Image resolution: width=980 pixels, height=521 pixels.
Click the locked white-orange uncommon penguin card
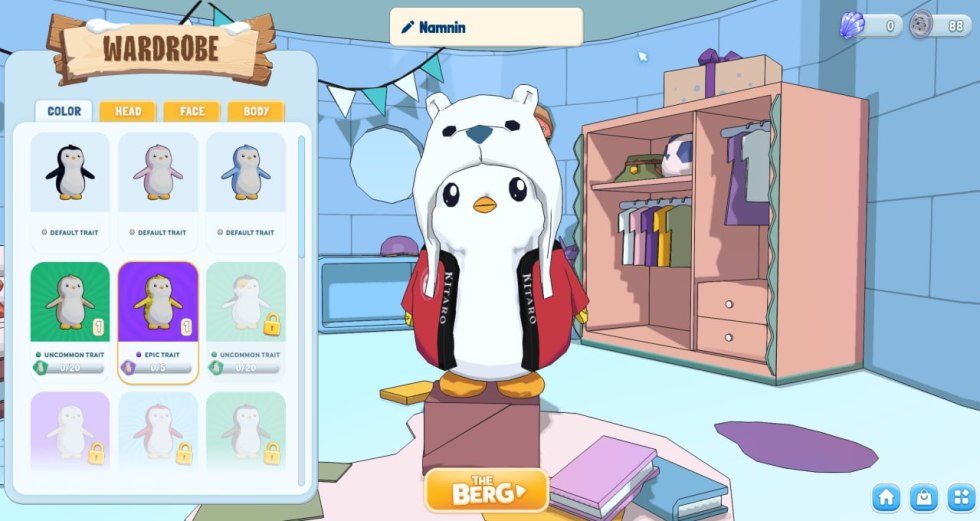point(246,318)
